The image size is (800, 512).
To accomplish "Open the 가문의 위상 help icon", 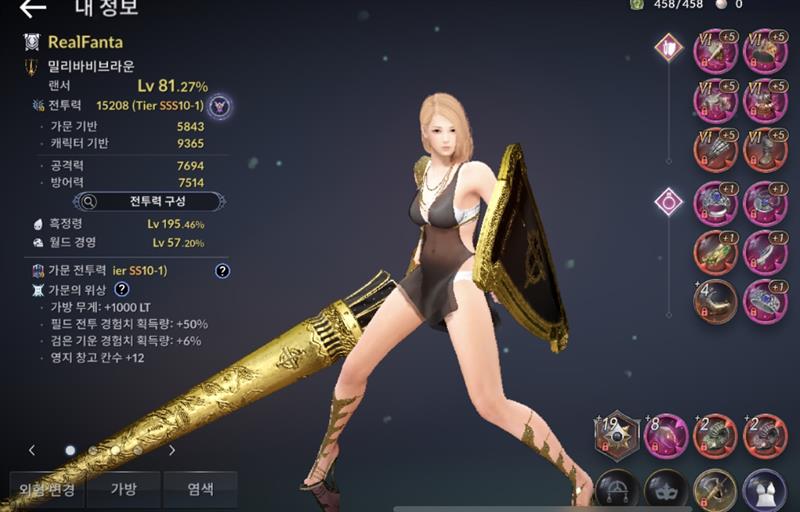I will click(121, 289).
